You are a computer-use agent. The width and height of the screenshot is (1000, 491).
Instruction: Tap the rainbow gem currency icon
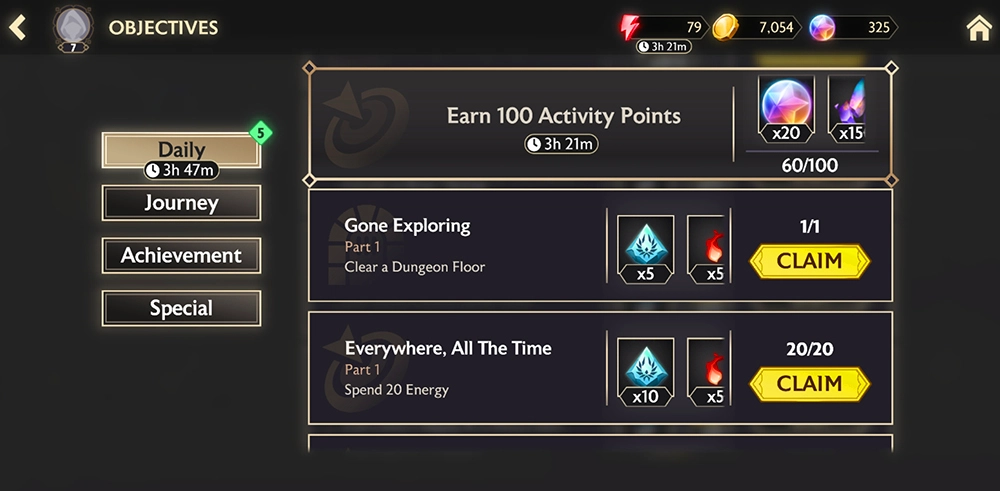[x=822, y=27]
